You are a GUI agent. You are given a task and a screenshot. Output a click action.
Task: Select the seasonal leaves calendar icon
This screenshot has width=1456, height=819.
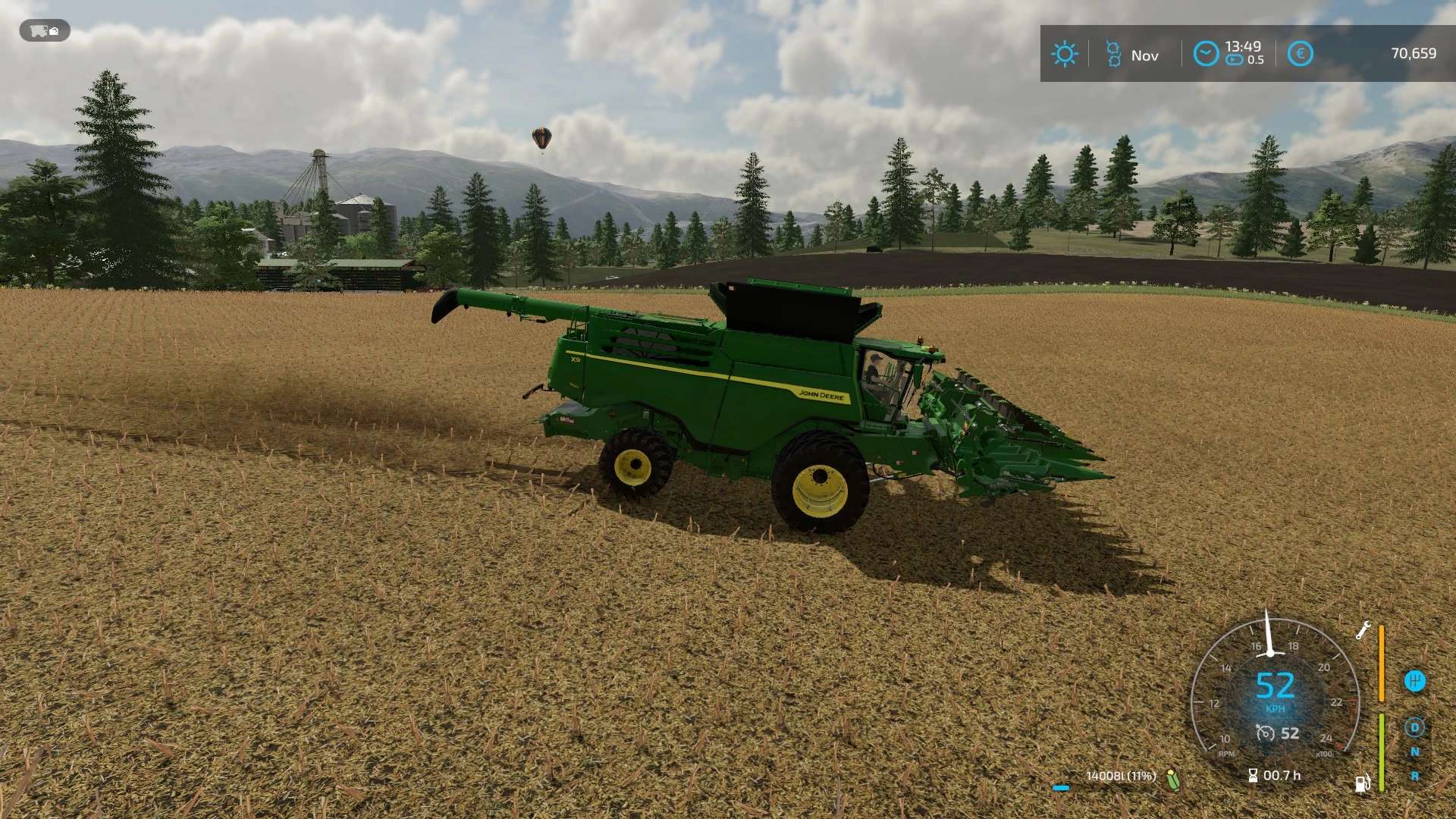(1113, 55)
